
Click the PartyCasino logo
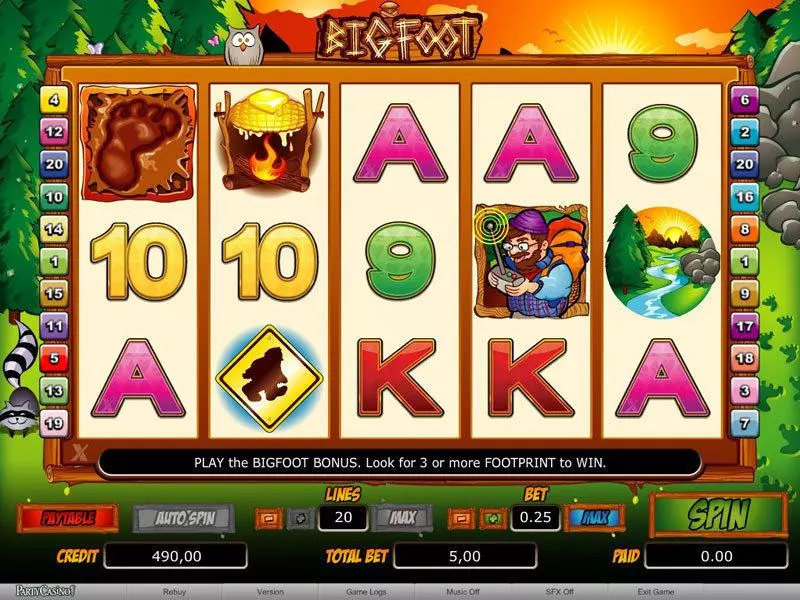[x=45, y=592]
